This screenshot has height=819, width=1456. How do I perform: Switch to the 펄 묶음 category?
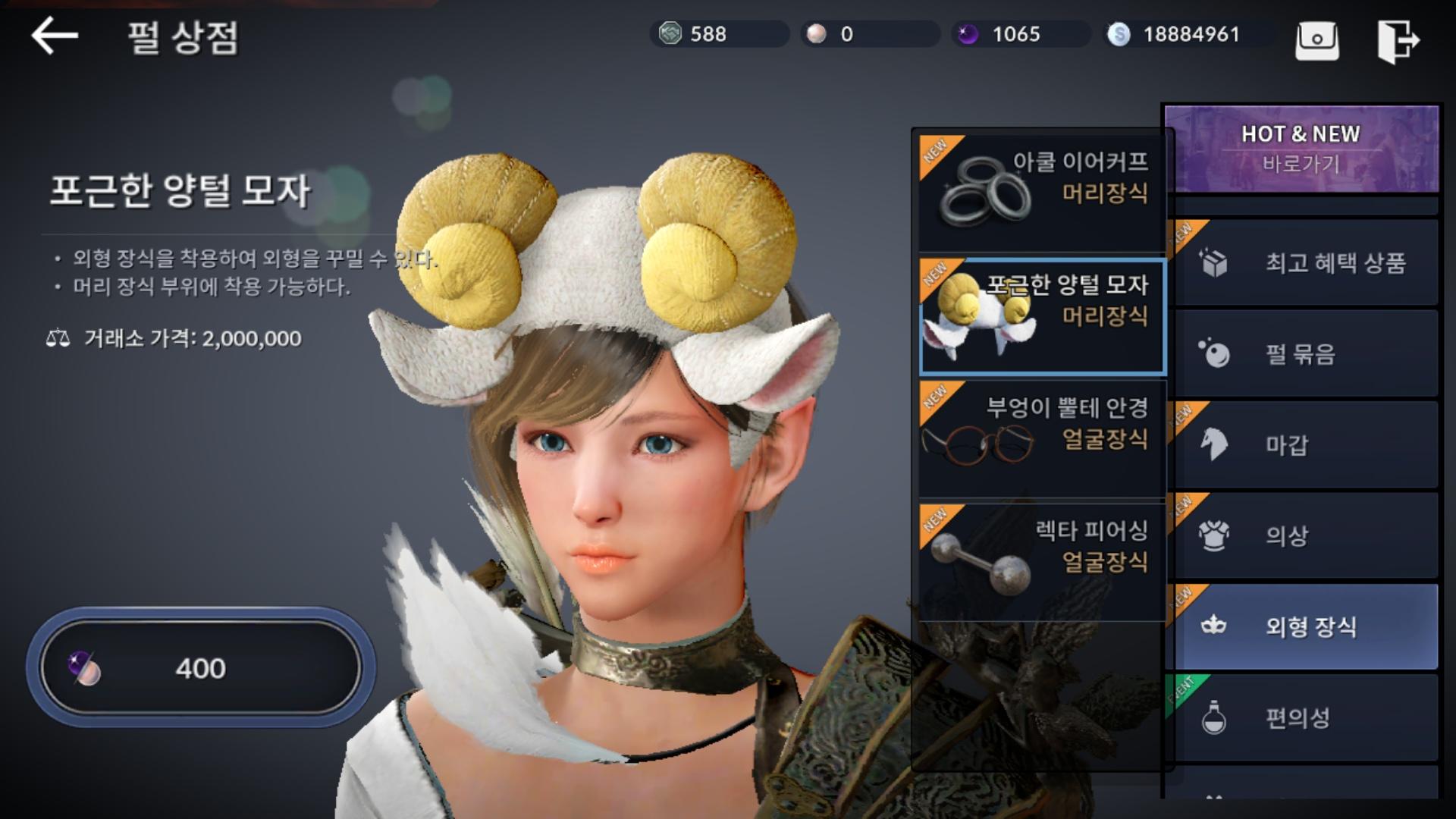coord(1304,354)
